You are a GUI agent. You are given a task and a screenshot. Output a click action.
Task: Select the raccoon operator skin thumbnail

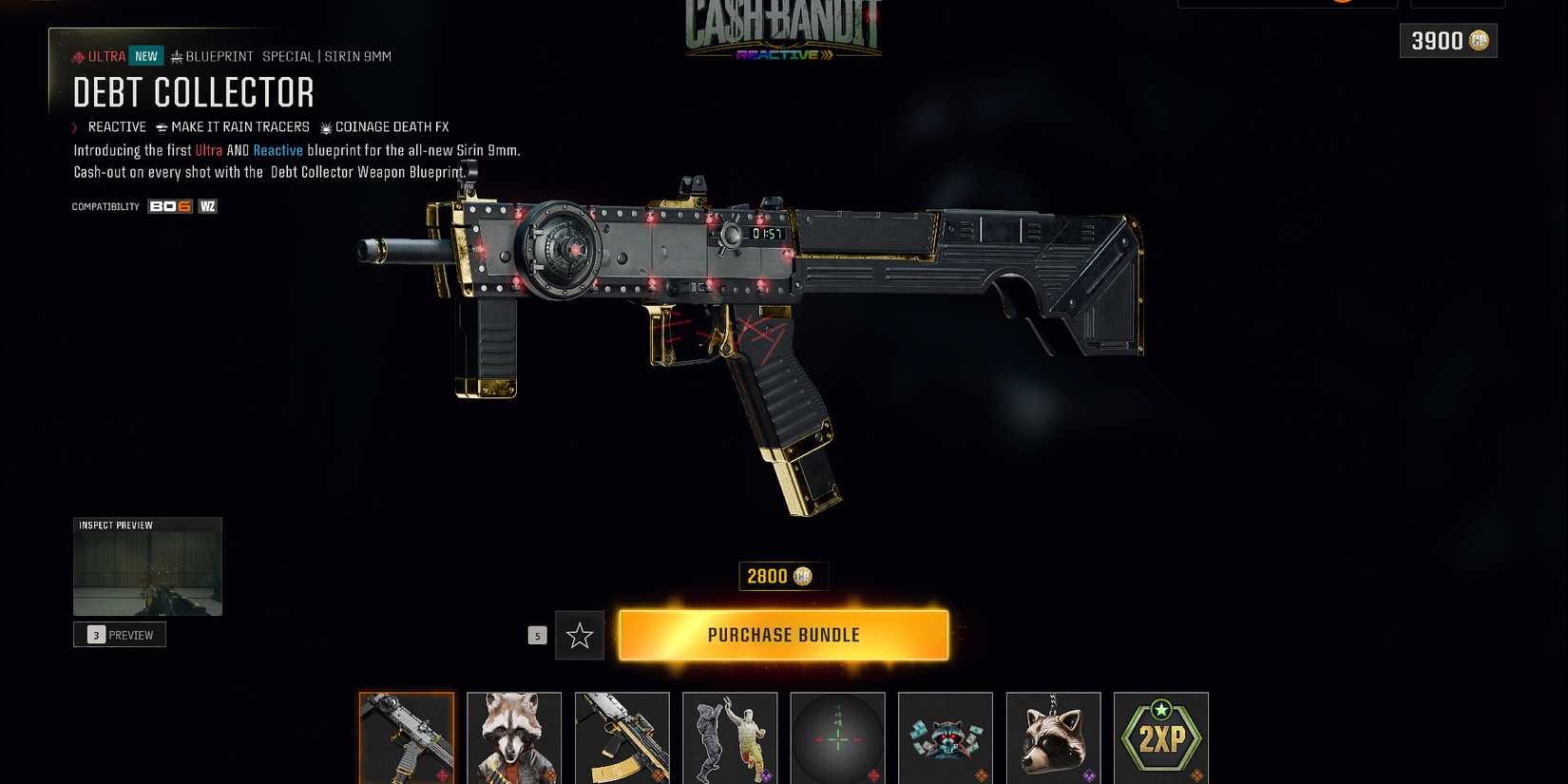[514, 737]
